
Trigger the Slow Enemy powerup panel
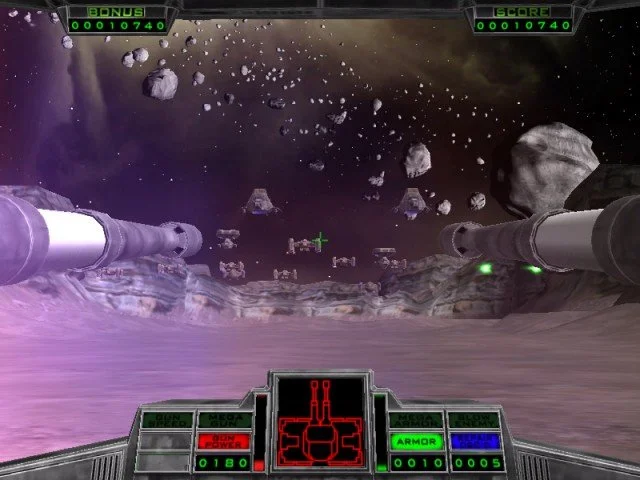click(474, 421)
